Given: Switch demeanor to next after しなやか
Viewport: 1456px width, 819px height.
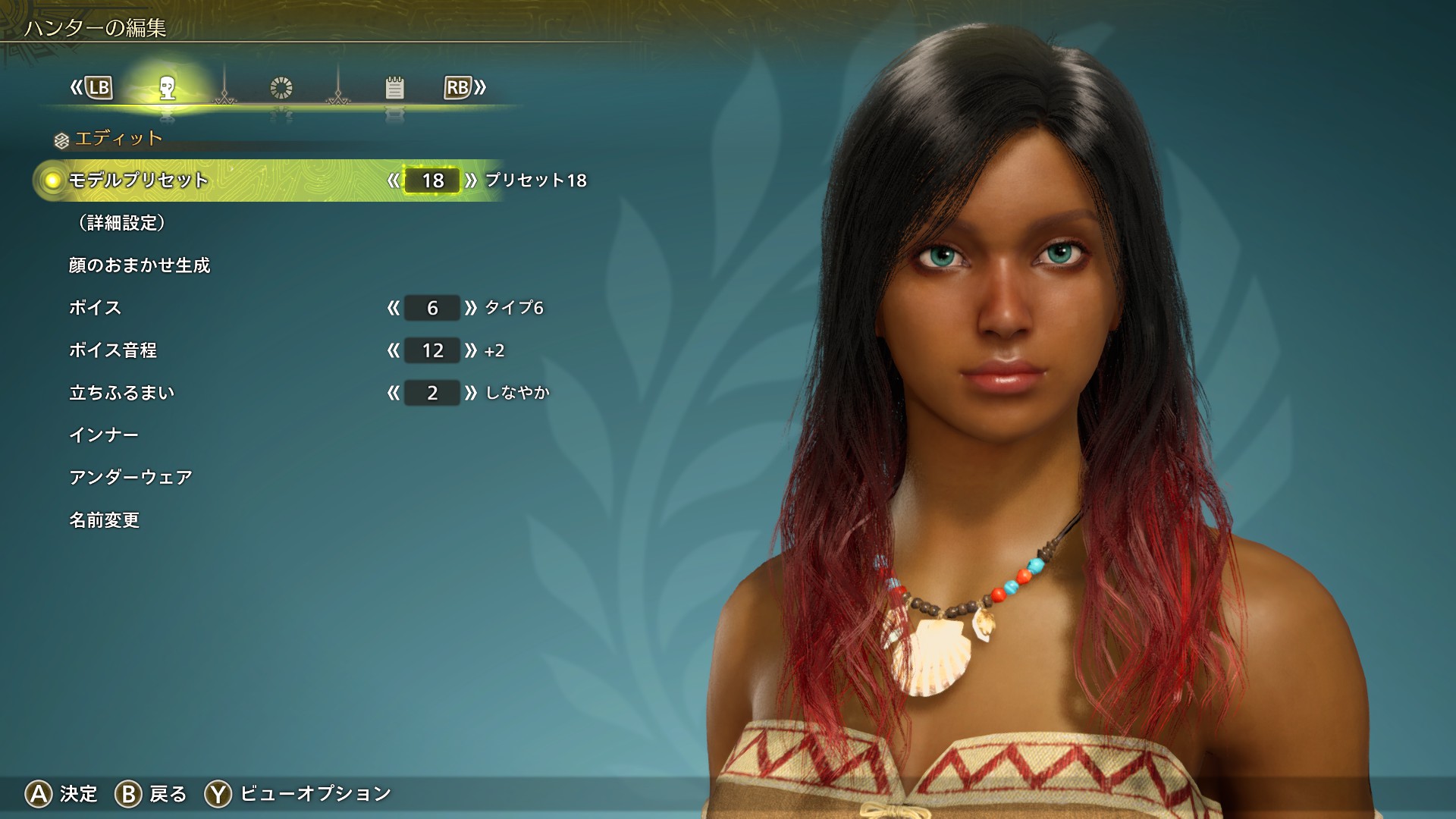Looking at the screenshot, I should point(471,393).
